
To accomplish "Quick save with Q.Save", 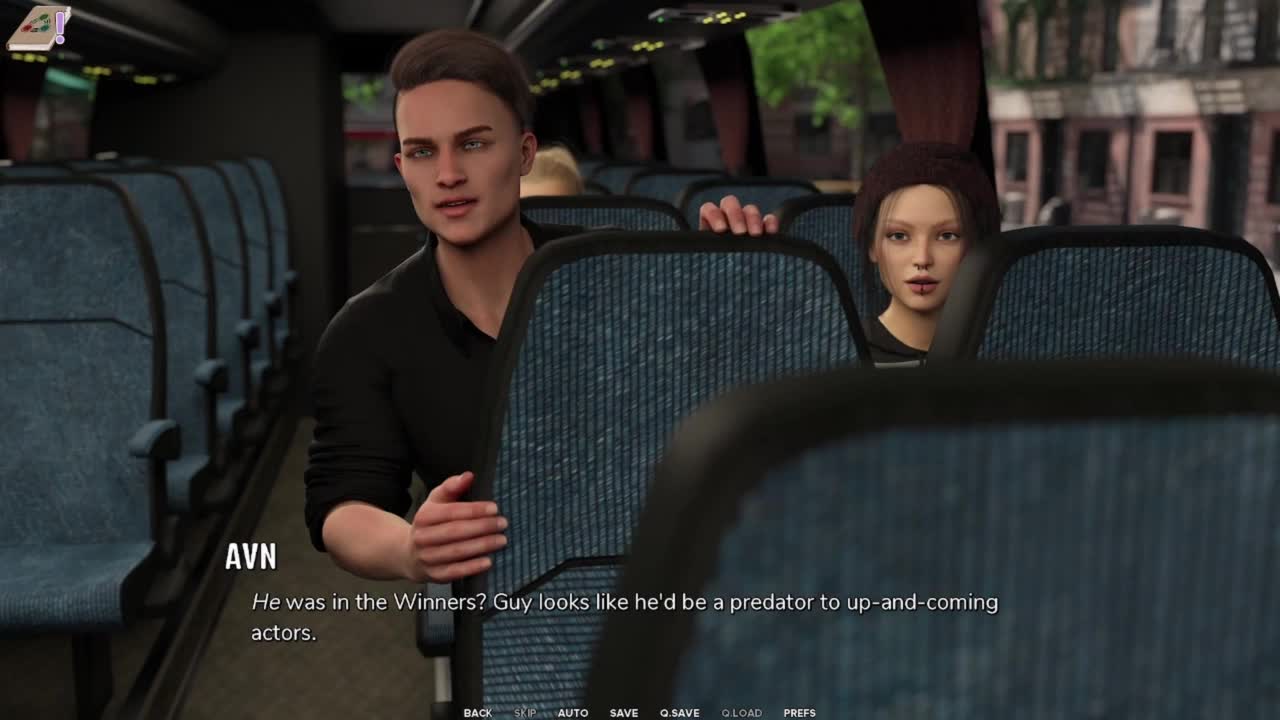I will 679,713.
